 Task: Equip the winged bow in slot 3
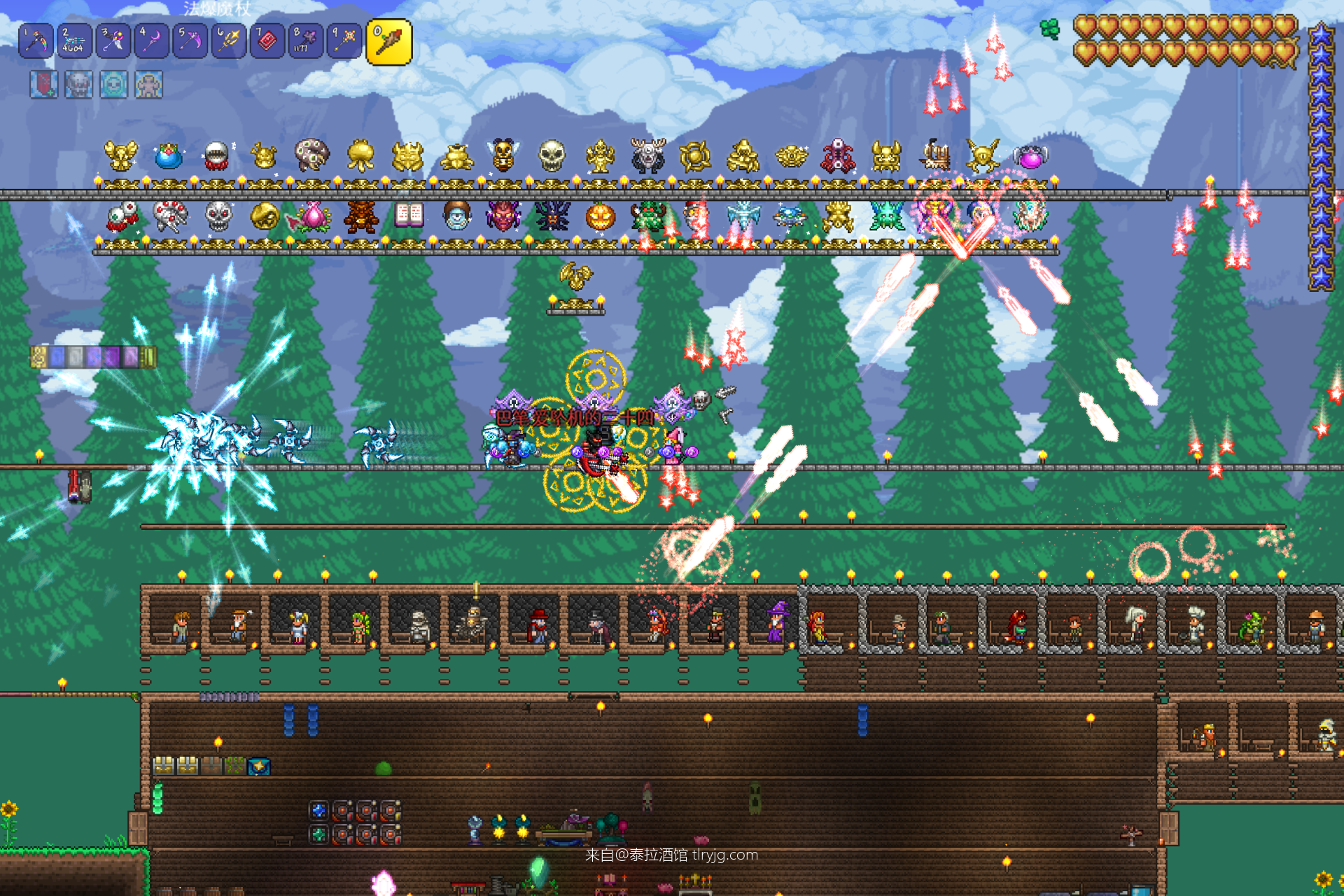pos(113,41)
